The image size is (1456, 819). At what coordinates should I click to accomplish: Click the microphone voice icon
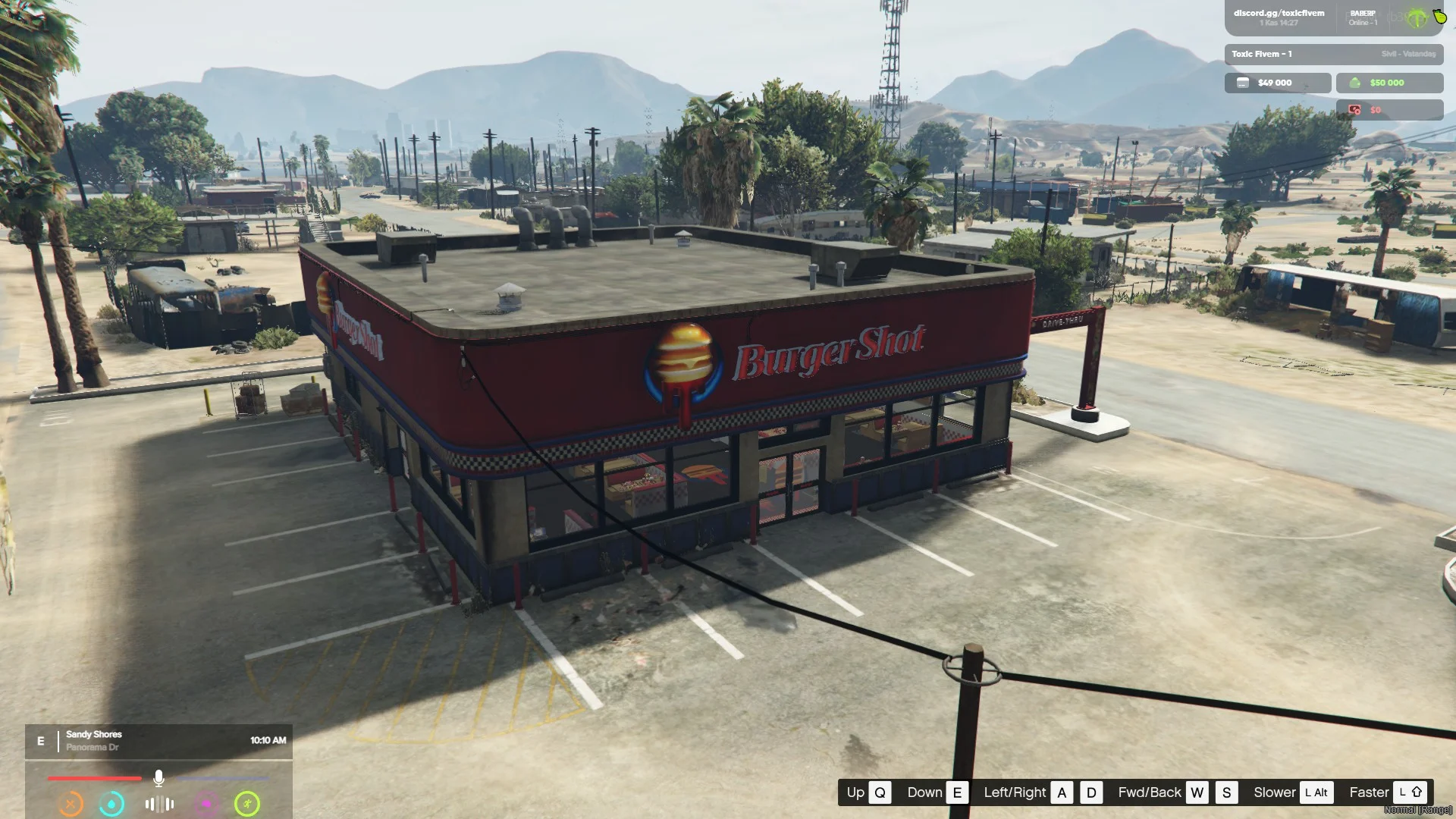[158, 778]
